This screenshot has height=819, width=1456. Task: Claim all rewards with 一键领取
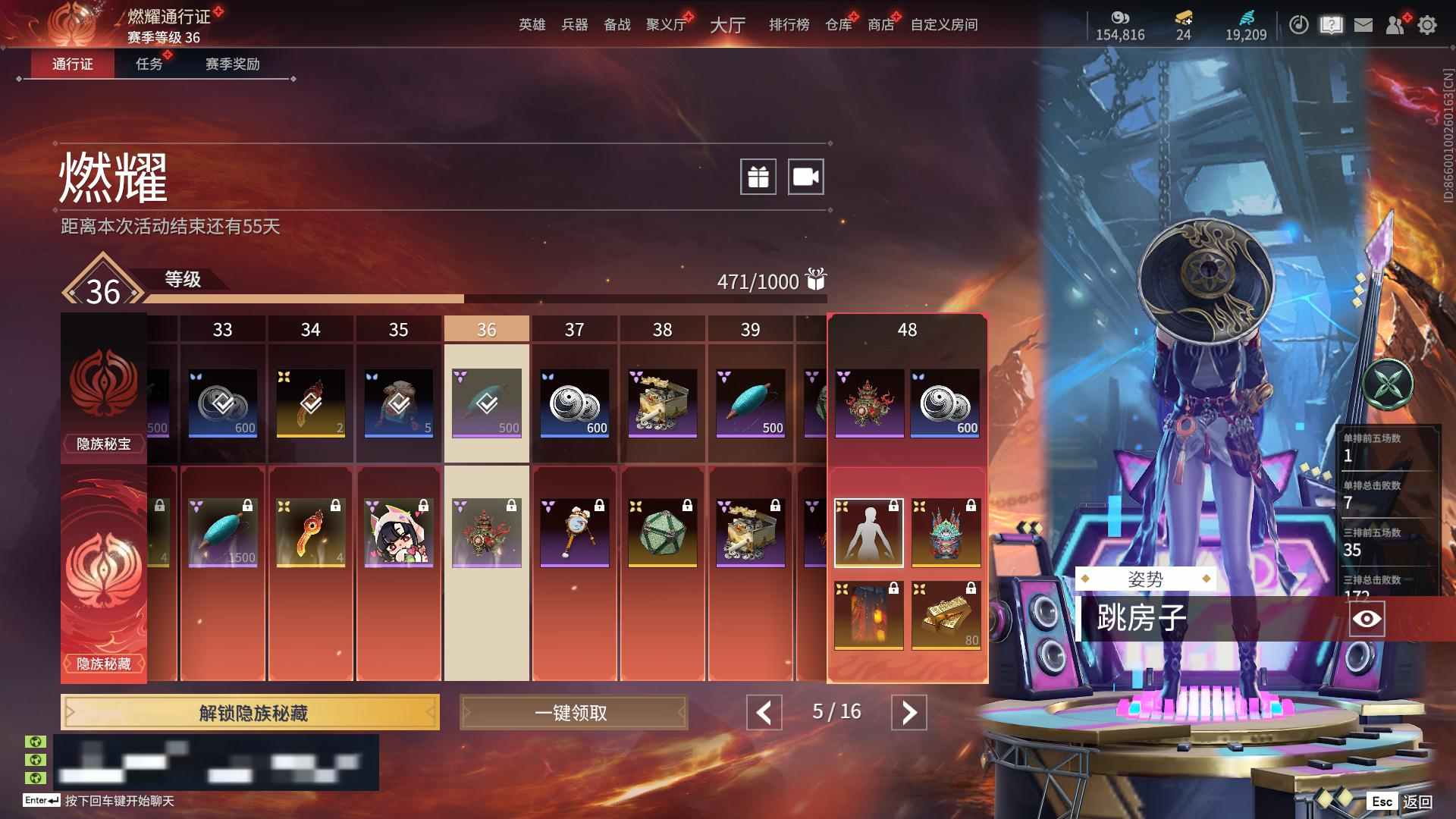pos(573,713)
